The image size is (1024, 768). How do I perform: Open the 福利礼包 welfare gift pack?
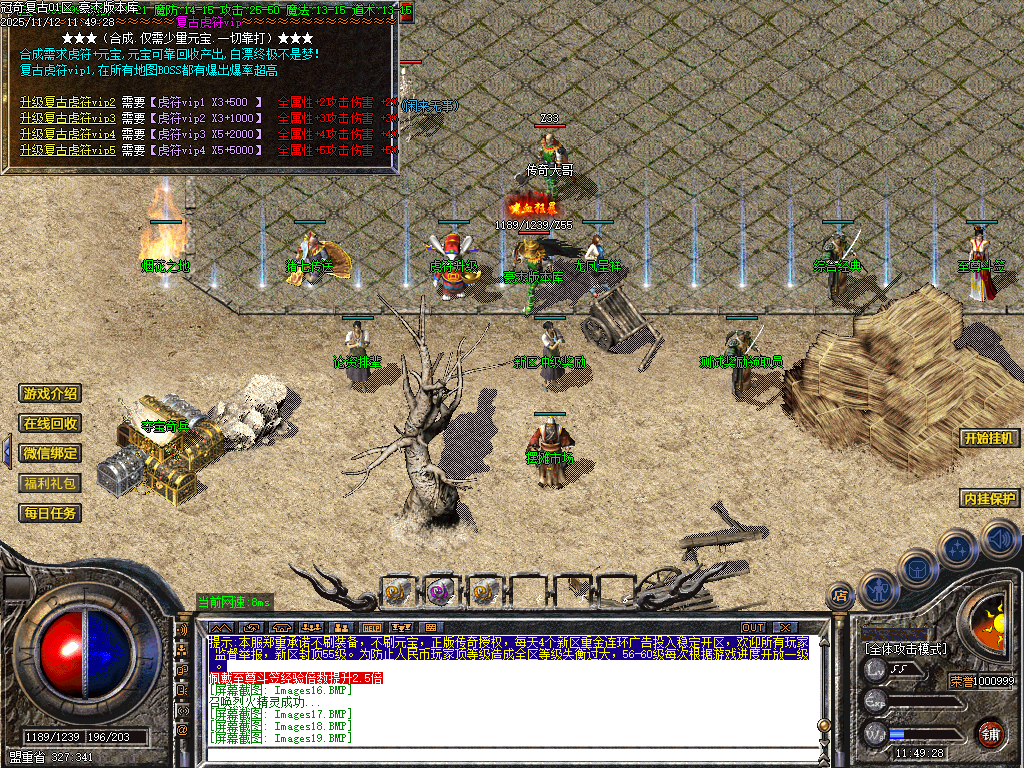tap(51, 483)
